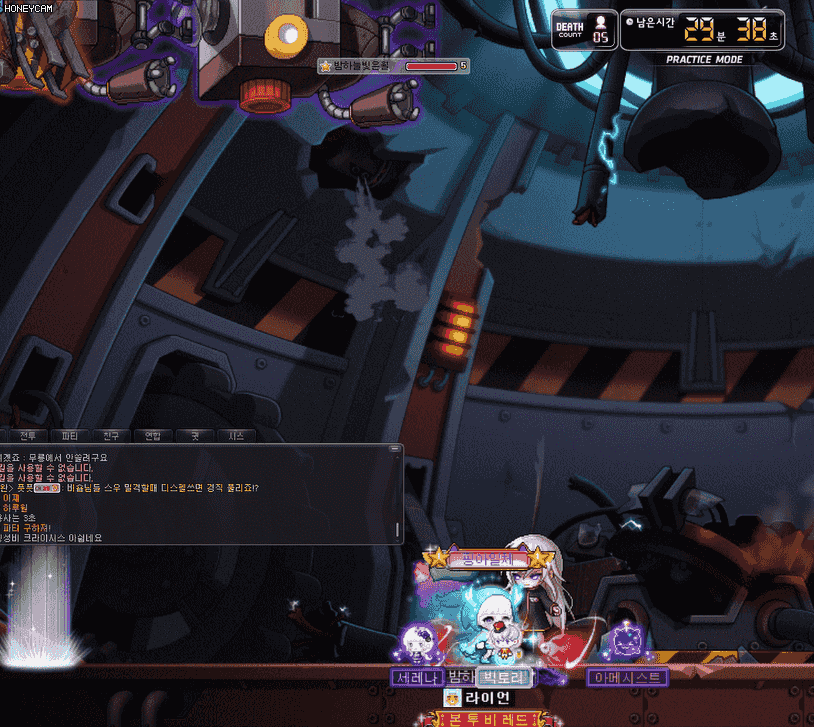Viewport: 814px width, 727px height.
Task: Switch to the 전투 chat tab
Action: point(27,436)
